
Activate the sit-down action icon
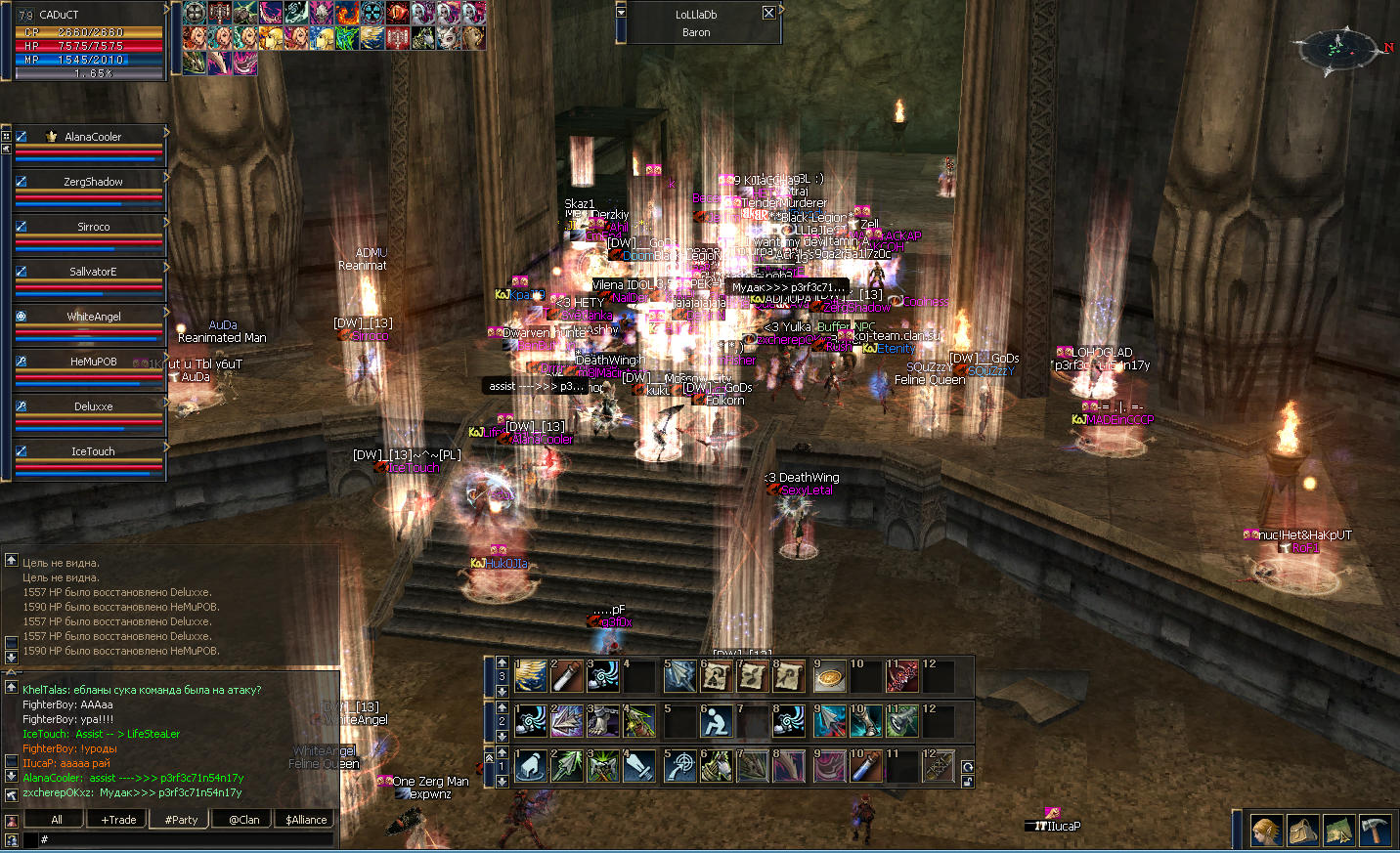[717, 721]
